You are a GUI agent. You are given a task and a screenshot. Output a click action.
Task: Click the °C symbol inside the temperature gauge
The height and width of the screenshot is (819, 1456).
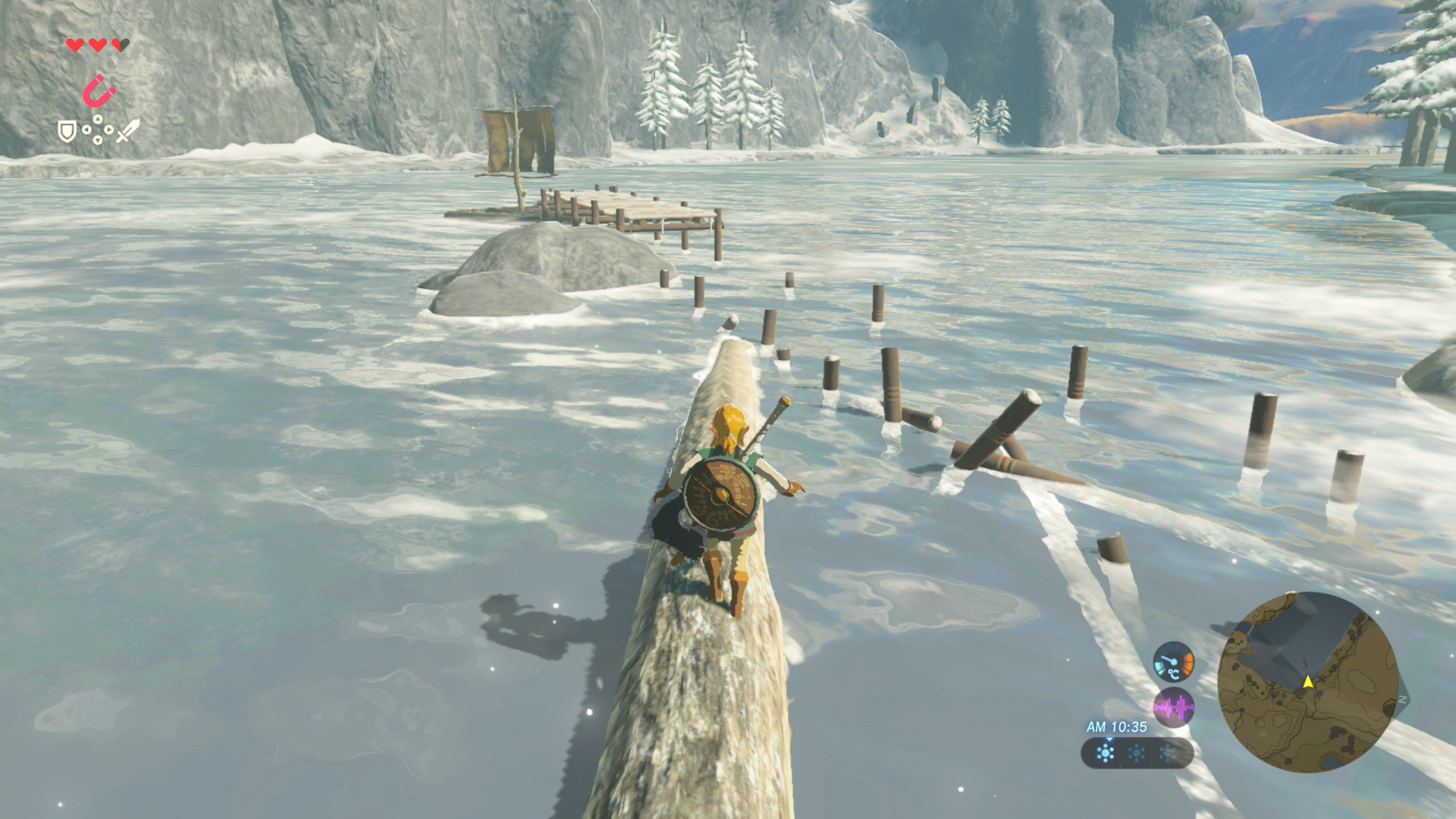tap(1175, 673)
